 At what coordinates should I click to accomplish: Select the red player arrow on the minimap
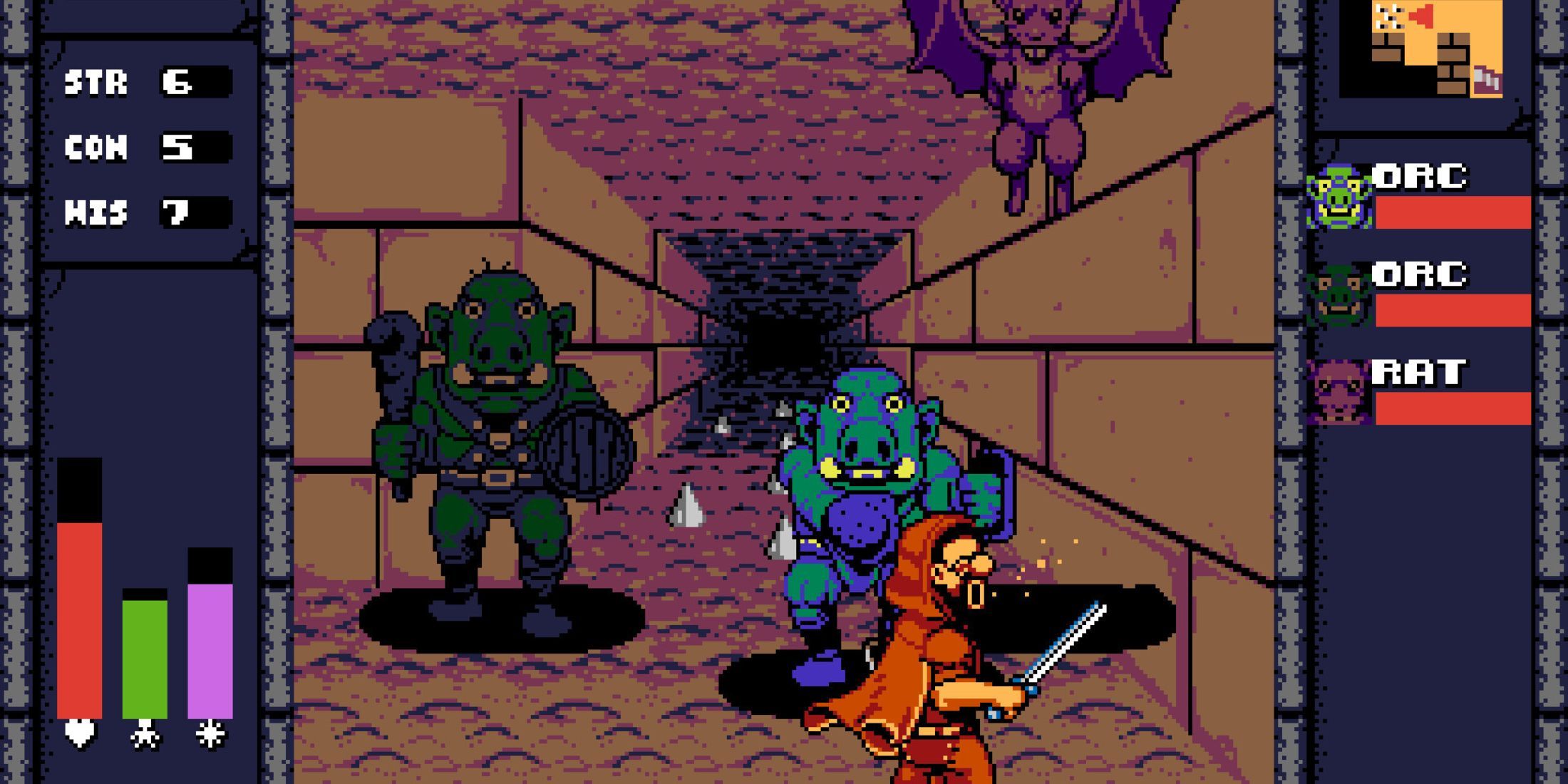click(x=1420, y=16)
